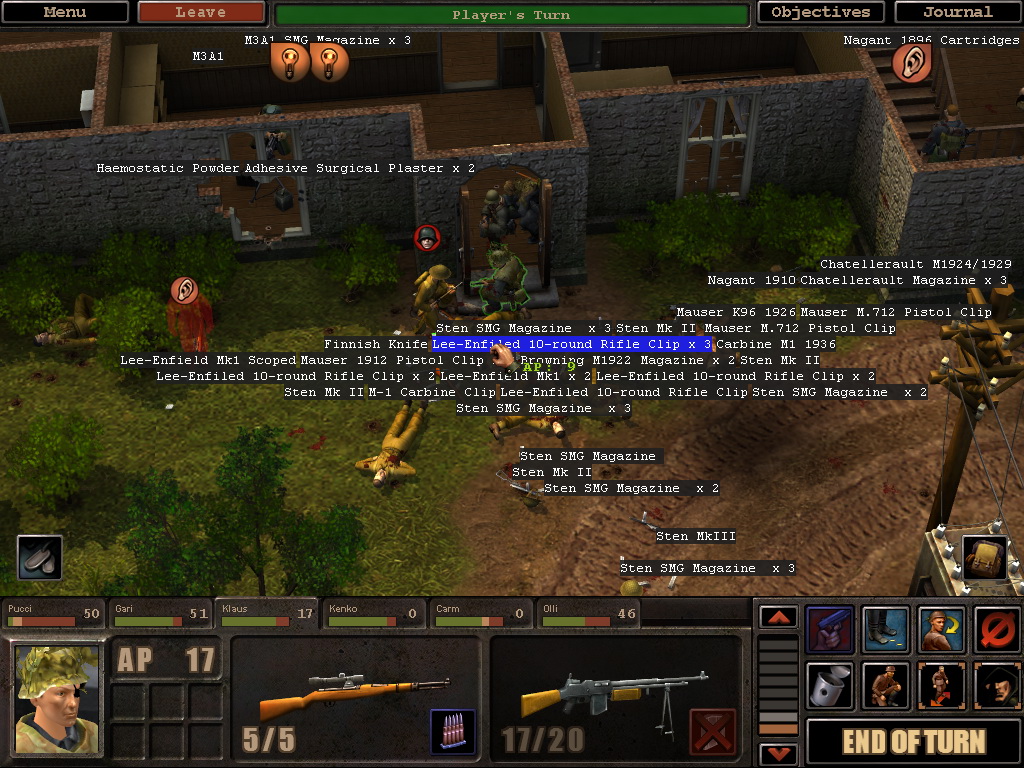
Task: Open the Journal
Action: [x=957, y=13]
